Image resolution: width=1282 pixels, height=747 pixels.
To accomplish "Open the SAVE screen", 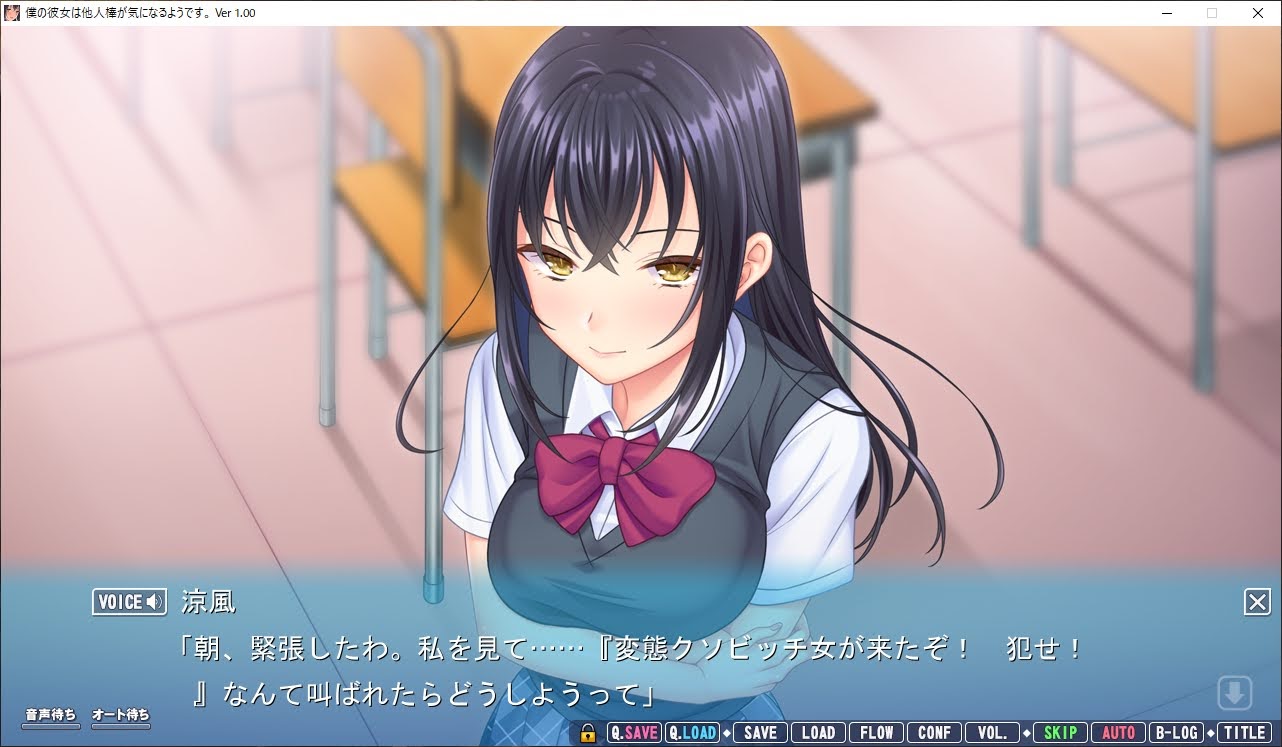I will tap(759, 732).
